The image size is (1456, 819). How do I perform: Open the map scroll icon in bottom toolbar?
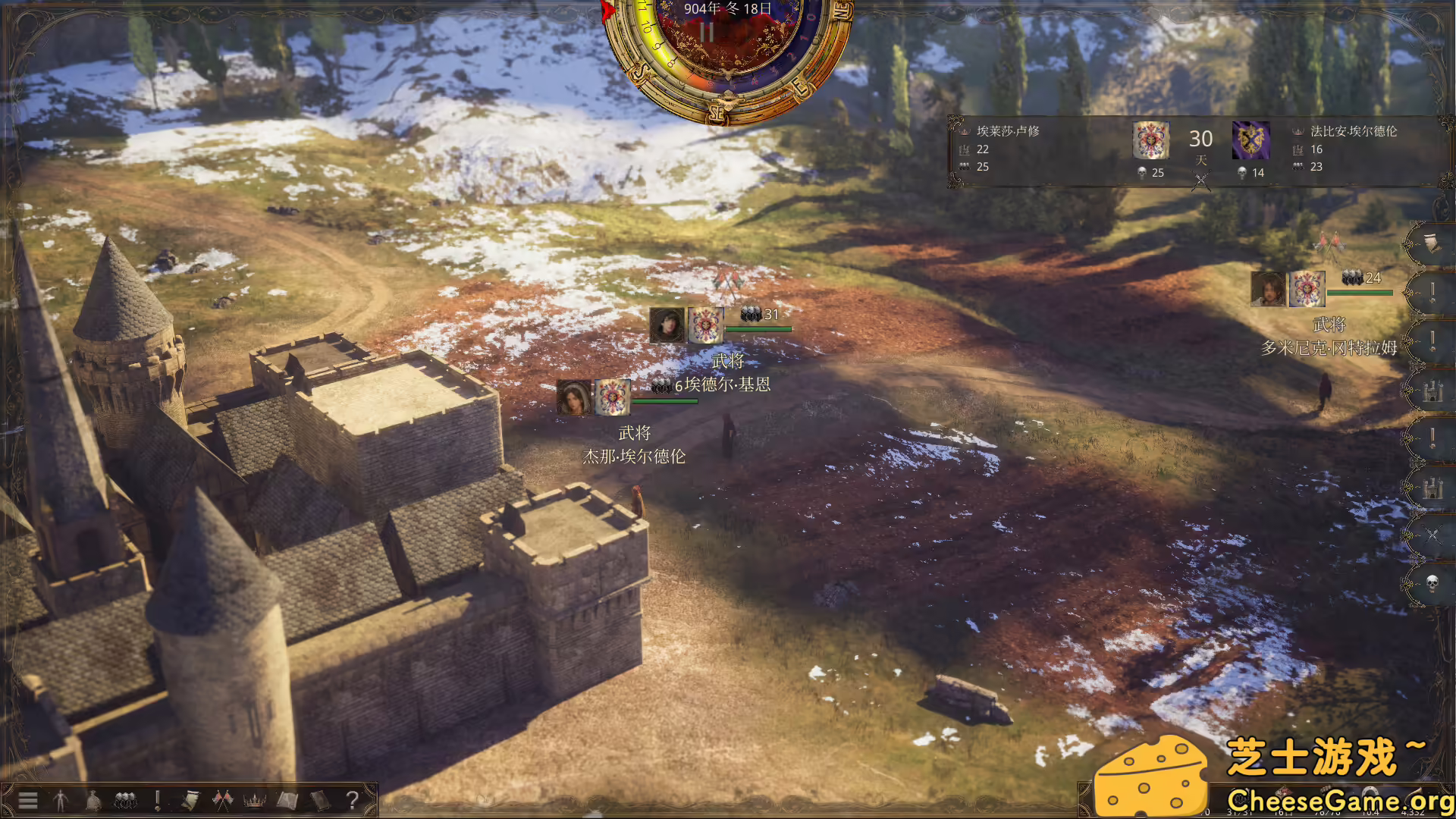[287, 799]
